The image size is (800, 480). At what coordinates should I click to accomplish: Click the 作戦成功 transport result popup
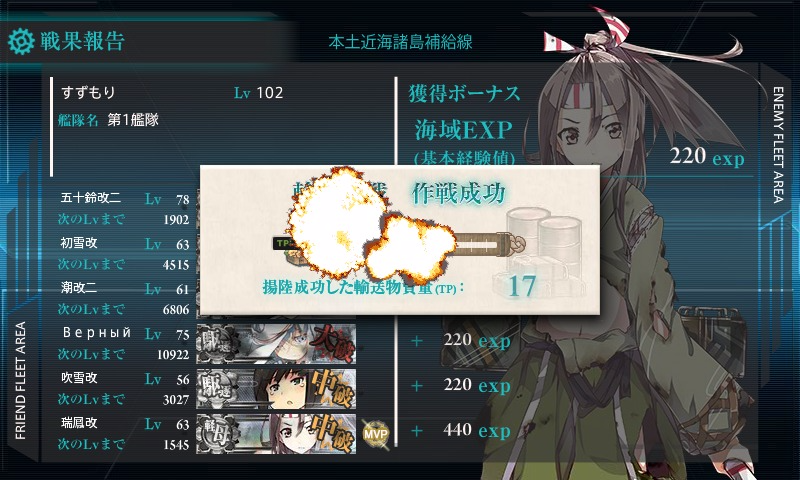(400, 240)
